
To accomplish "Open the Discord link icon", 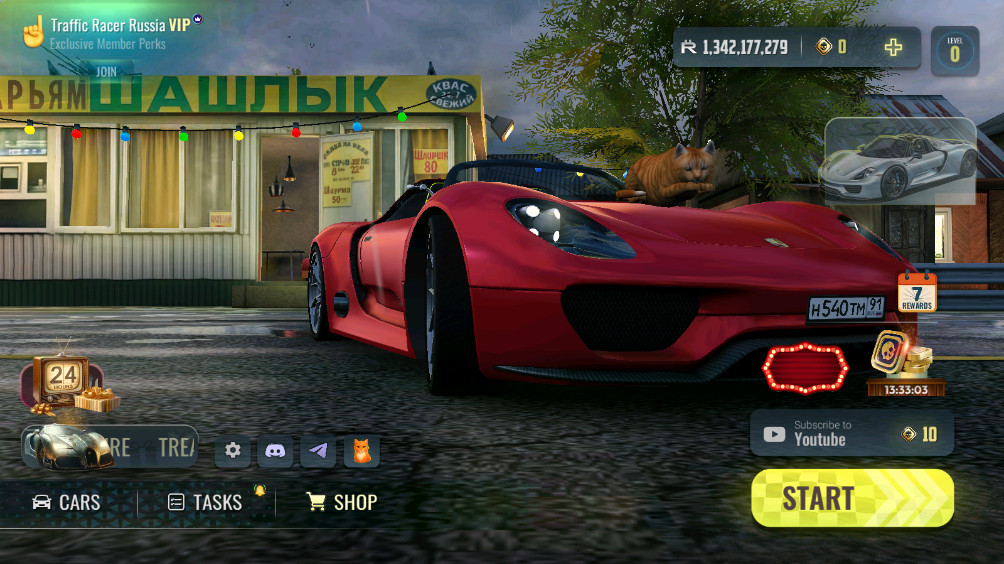I will (275, 451).
